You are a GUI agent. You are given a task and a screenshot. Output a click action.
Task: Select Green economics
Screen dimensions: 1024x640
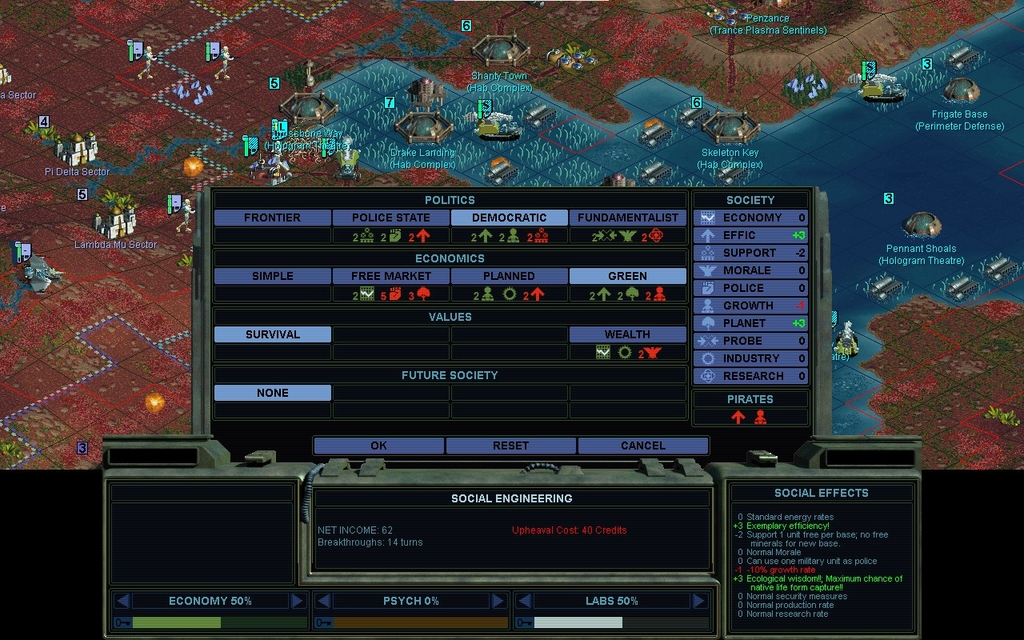point(627,276)
